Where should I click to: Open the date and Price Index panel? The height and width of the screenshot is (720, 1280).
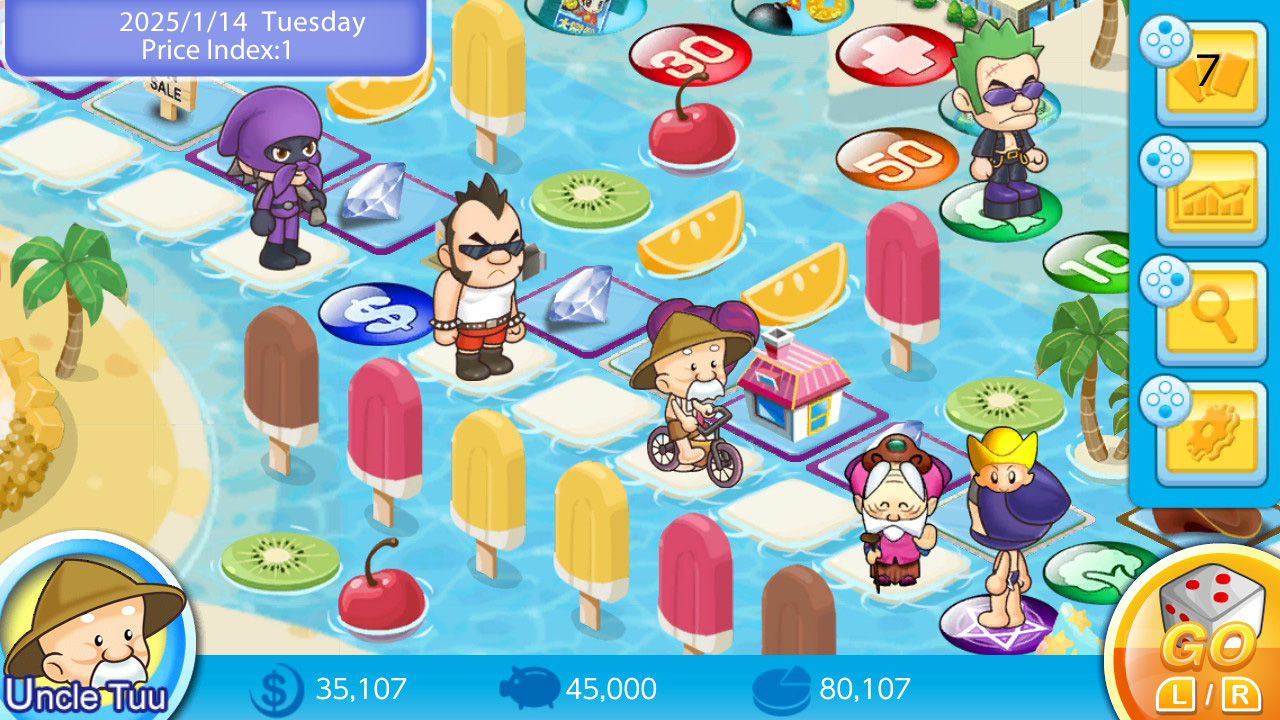215,37
